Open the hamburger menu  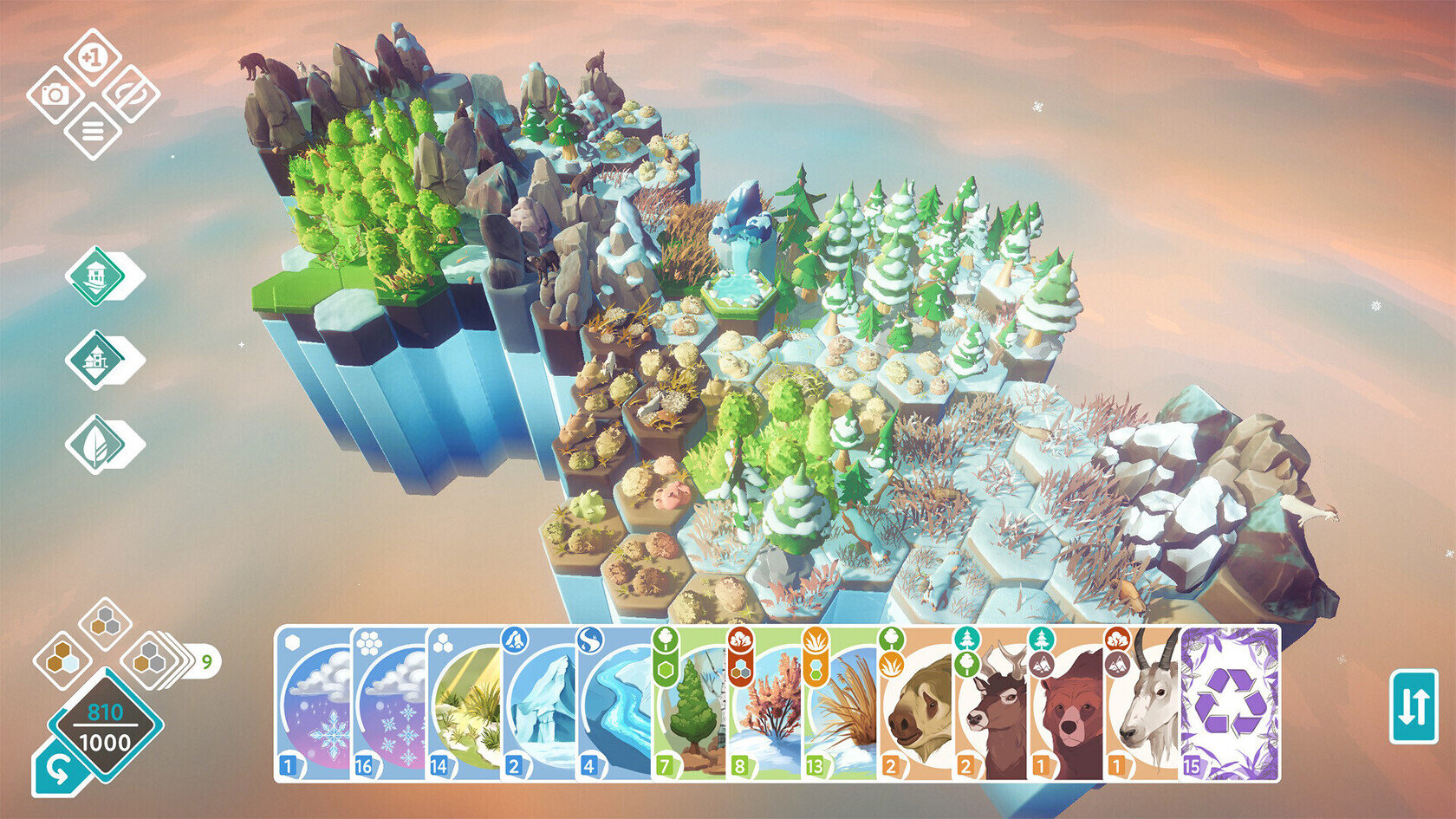pyautogui.click(x=92, y=132)
